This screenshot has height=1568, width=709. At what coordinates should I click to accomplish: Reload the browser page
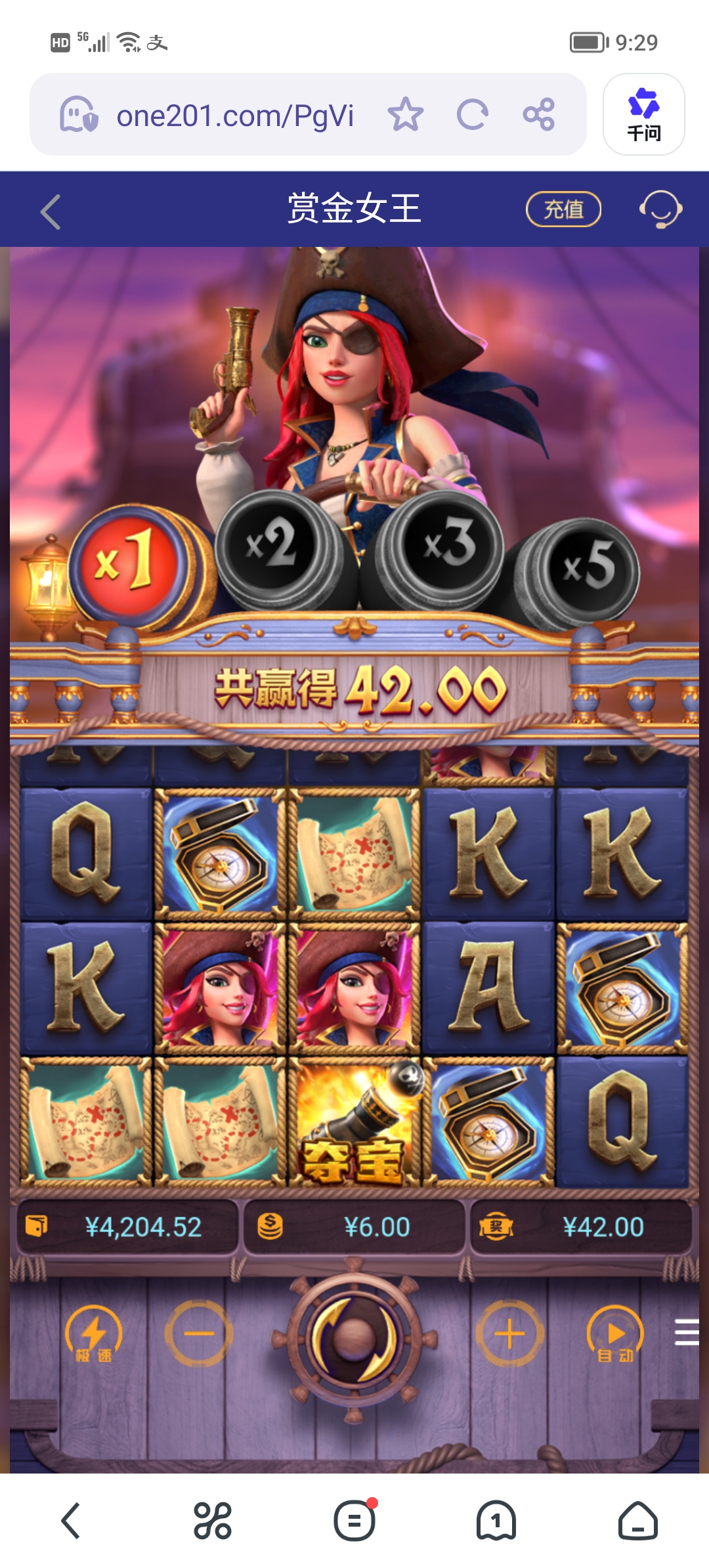pos(472,115)
